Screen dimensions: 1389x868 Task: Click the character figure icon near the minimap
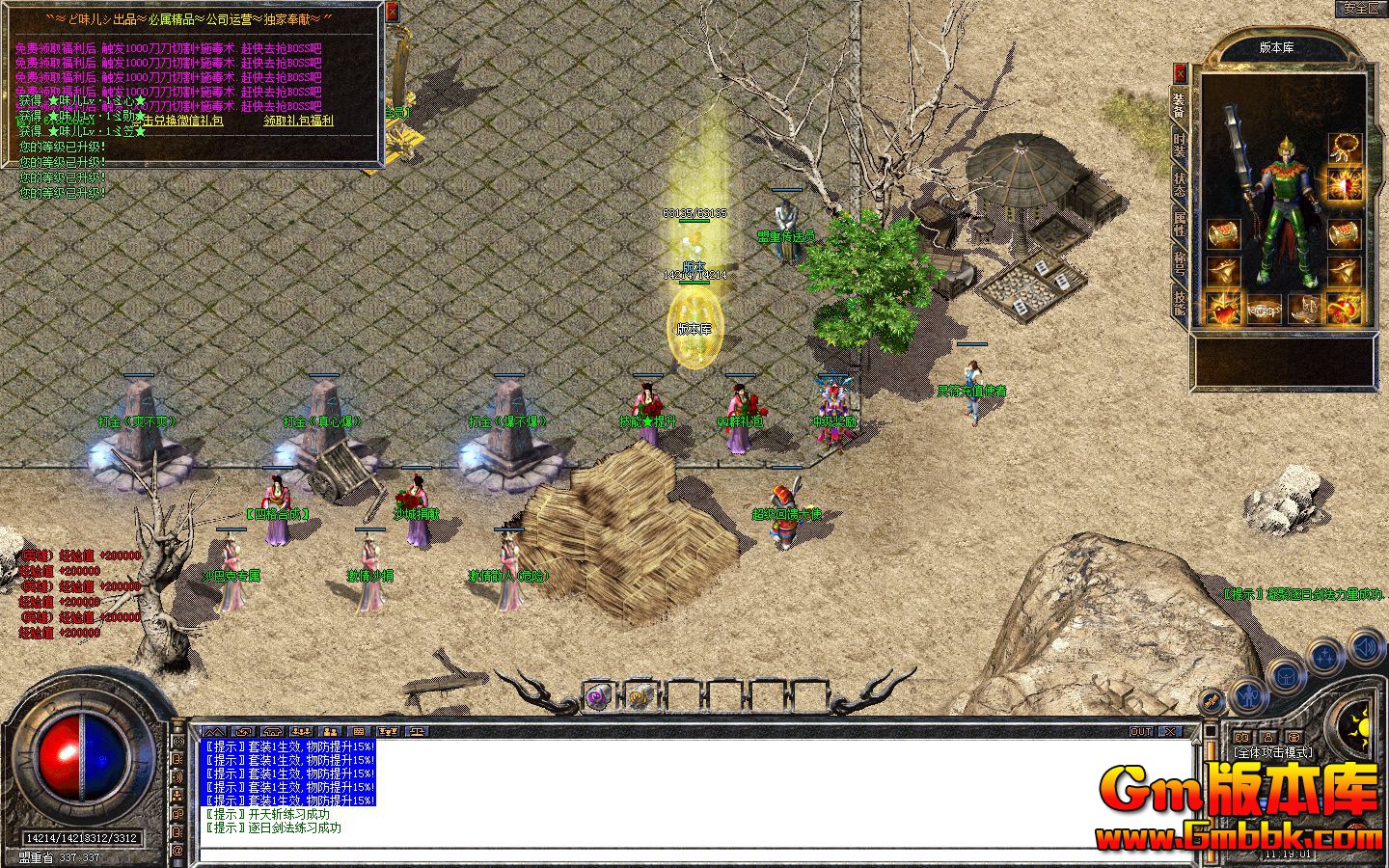[x=1247, y=696]
